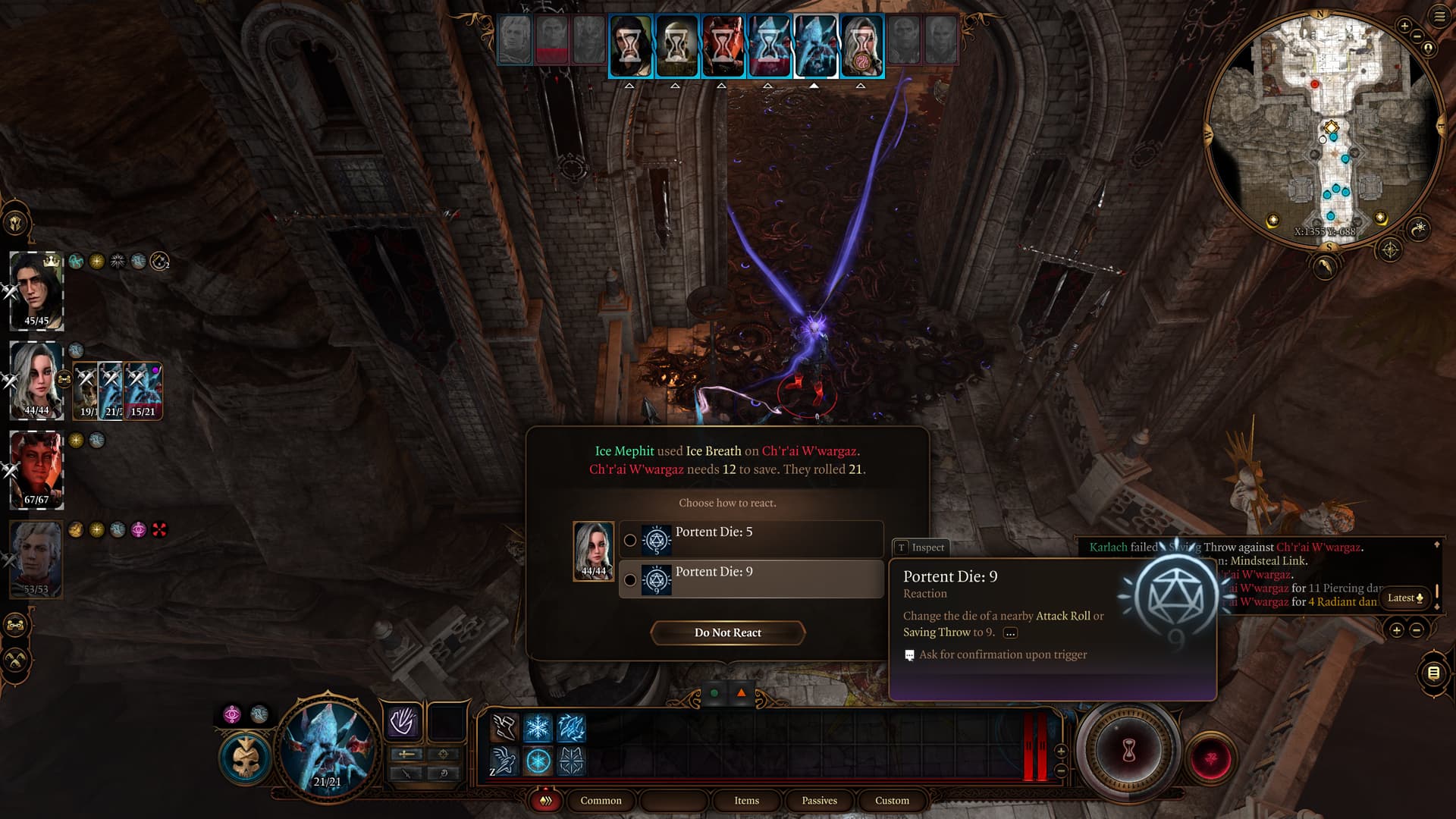
Task: Select the grey-haired companion portrait with 53/53 HP
Action: [x=36, y=559]
